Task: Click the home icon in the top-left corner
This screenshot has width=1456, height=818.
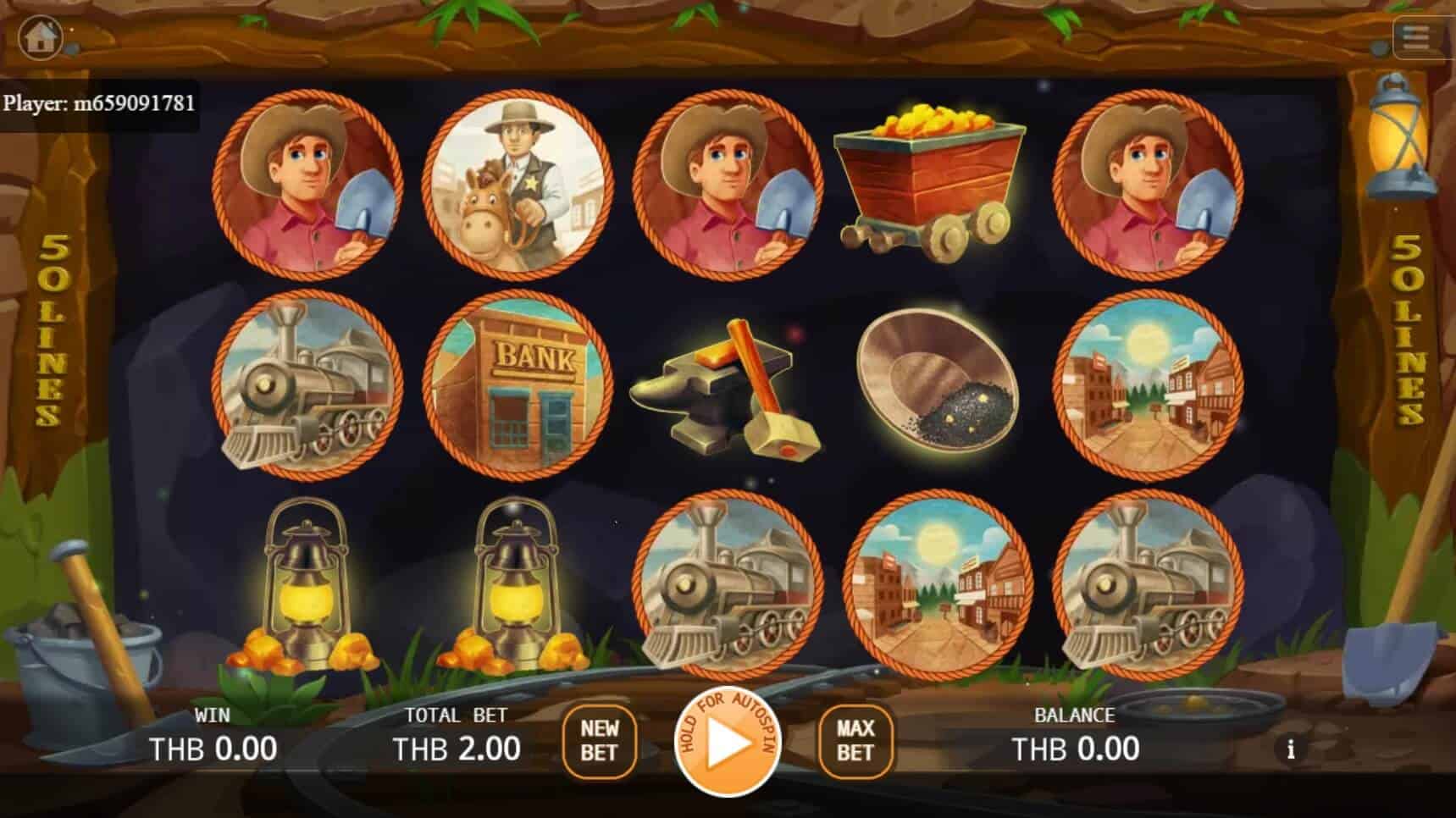Action: tap(41, 36)
